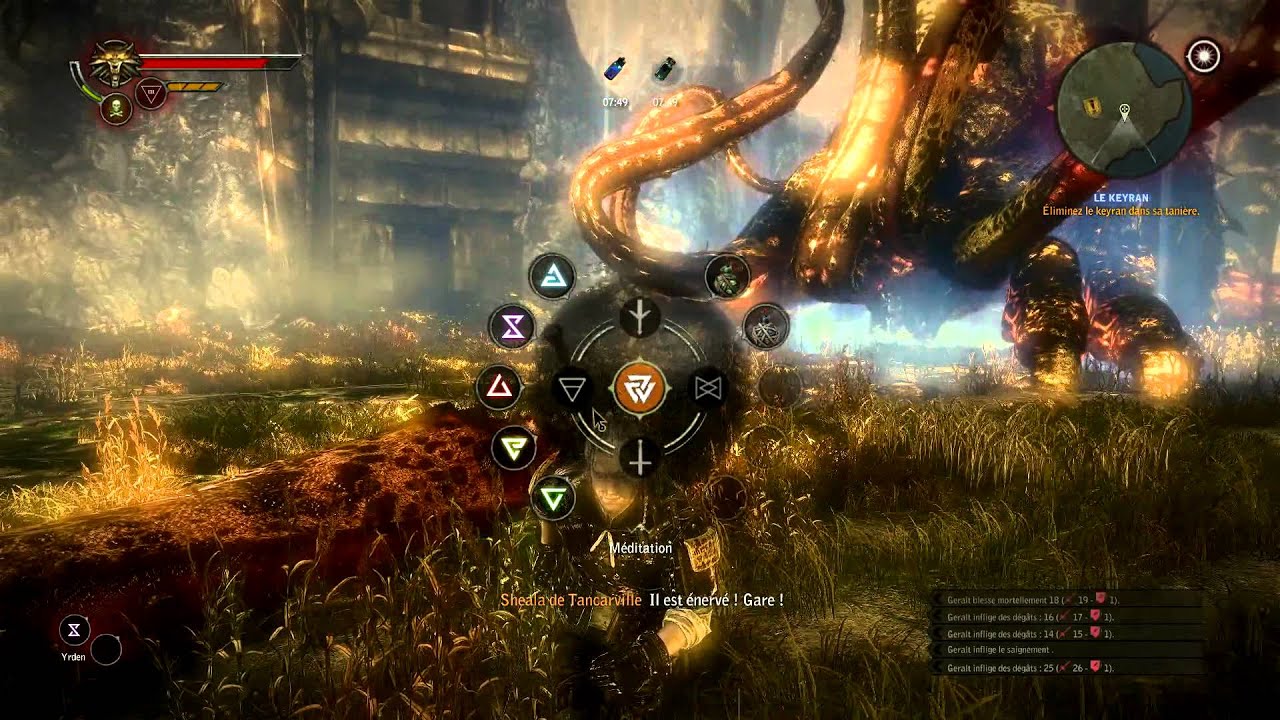Pick the yellow Quen sign
The width and height of the screenshot is (1280, 720).
coord(515,447)
